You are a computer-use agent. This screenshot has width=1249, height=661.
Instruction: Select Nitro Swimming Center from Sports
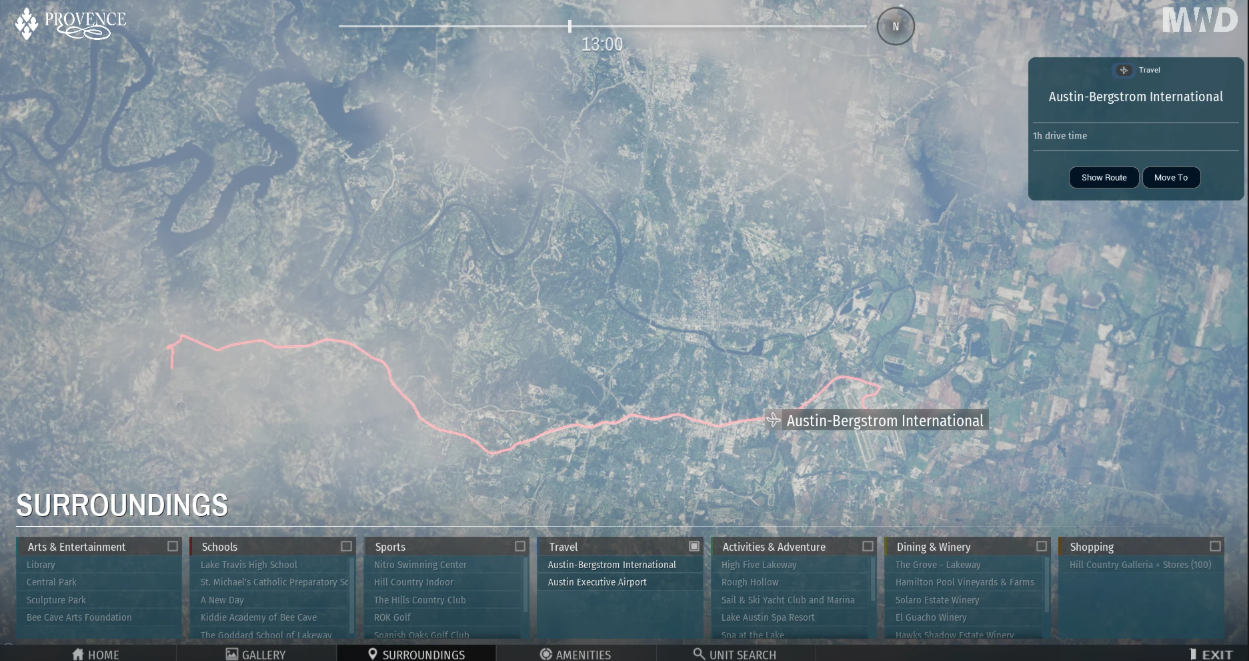pyautogui.click(x=420, y=565)
